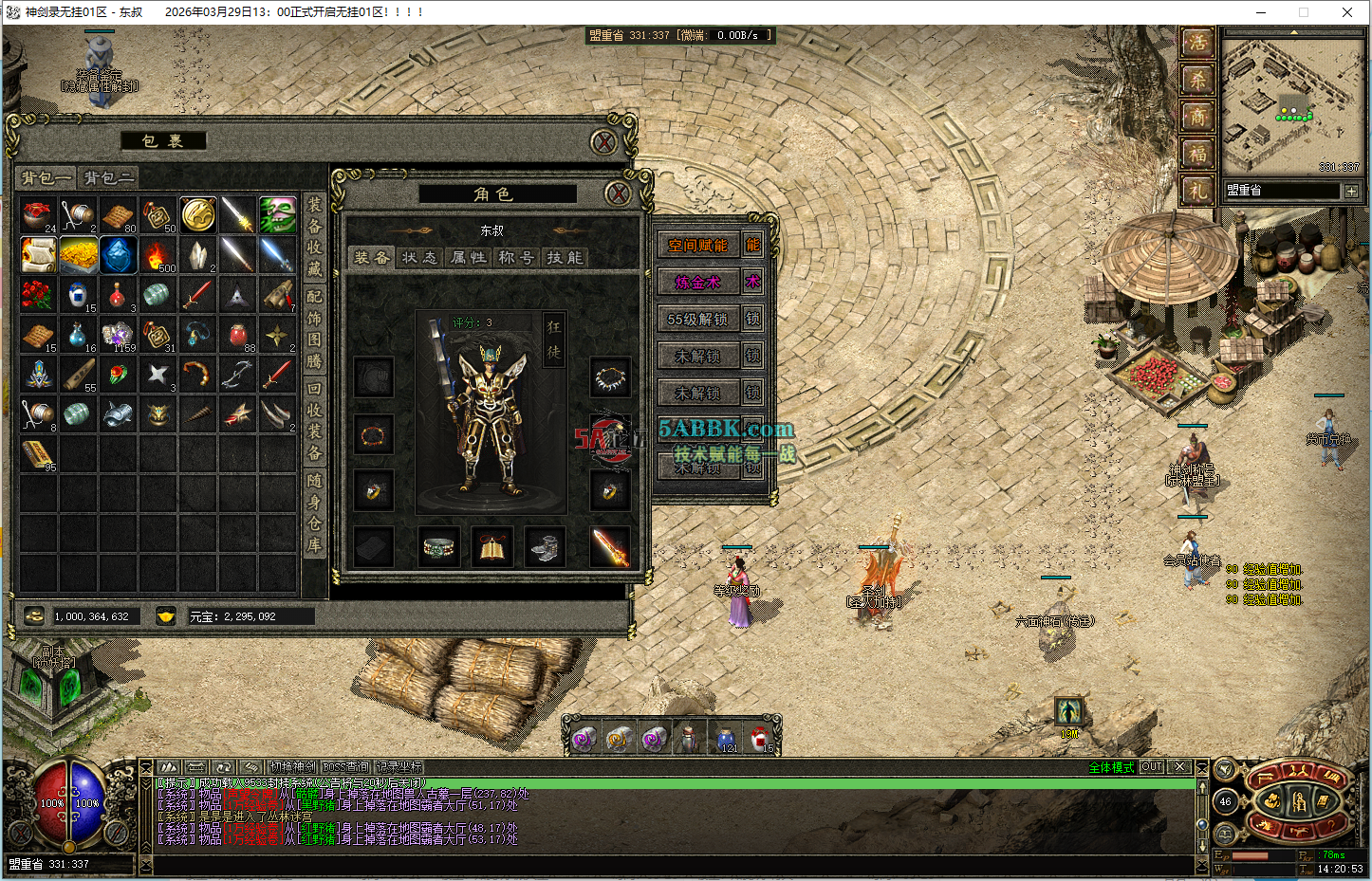Open the 炼金术 alchemy button
Image resolution: width=1372 pixels, height=881 pixels.
pos(697,283)
